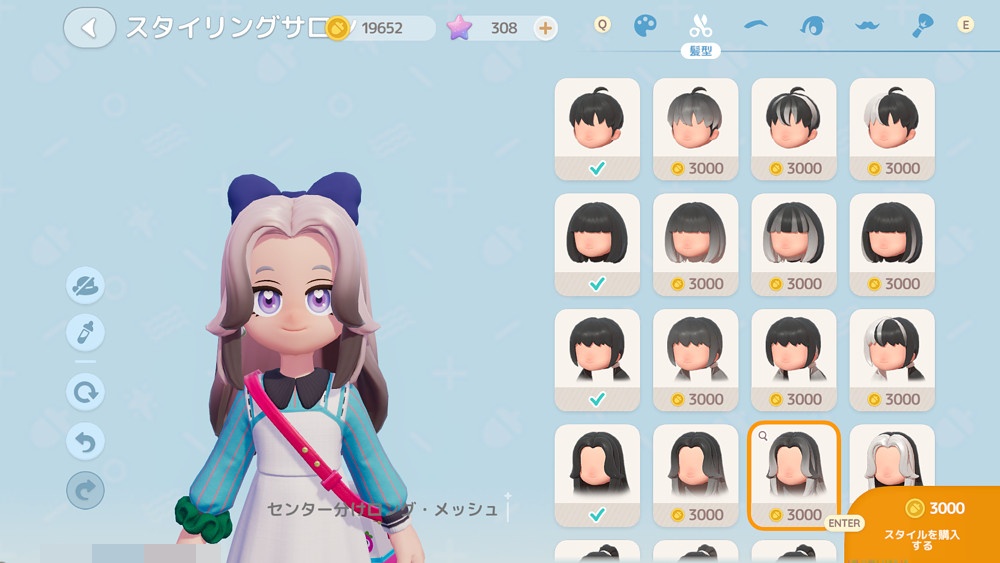The image size is (1000, 563).
Task: Redo the styling change
Action: [x=85, y=489]
